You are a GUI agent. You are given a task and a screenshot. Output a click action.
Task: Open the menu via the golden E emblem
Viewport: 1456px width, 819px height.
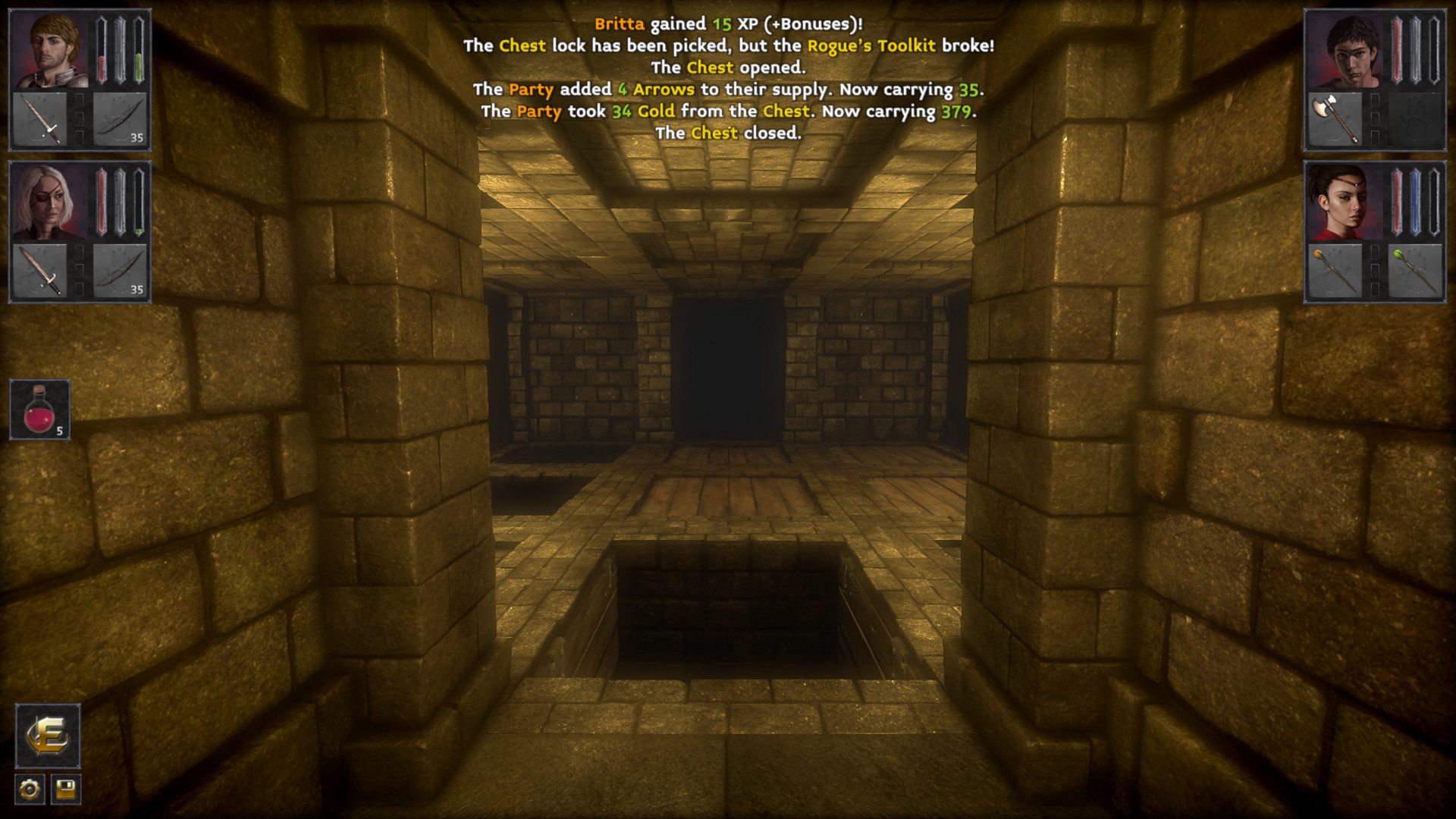47,737
